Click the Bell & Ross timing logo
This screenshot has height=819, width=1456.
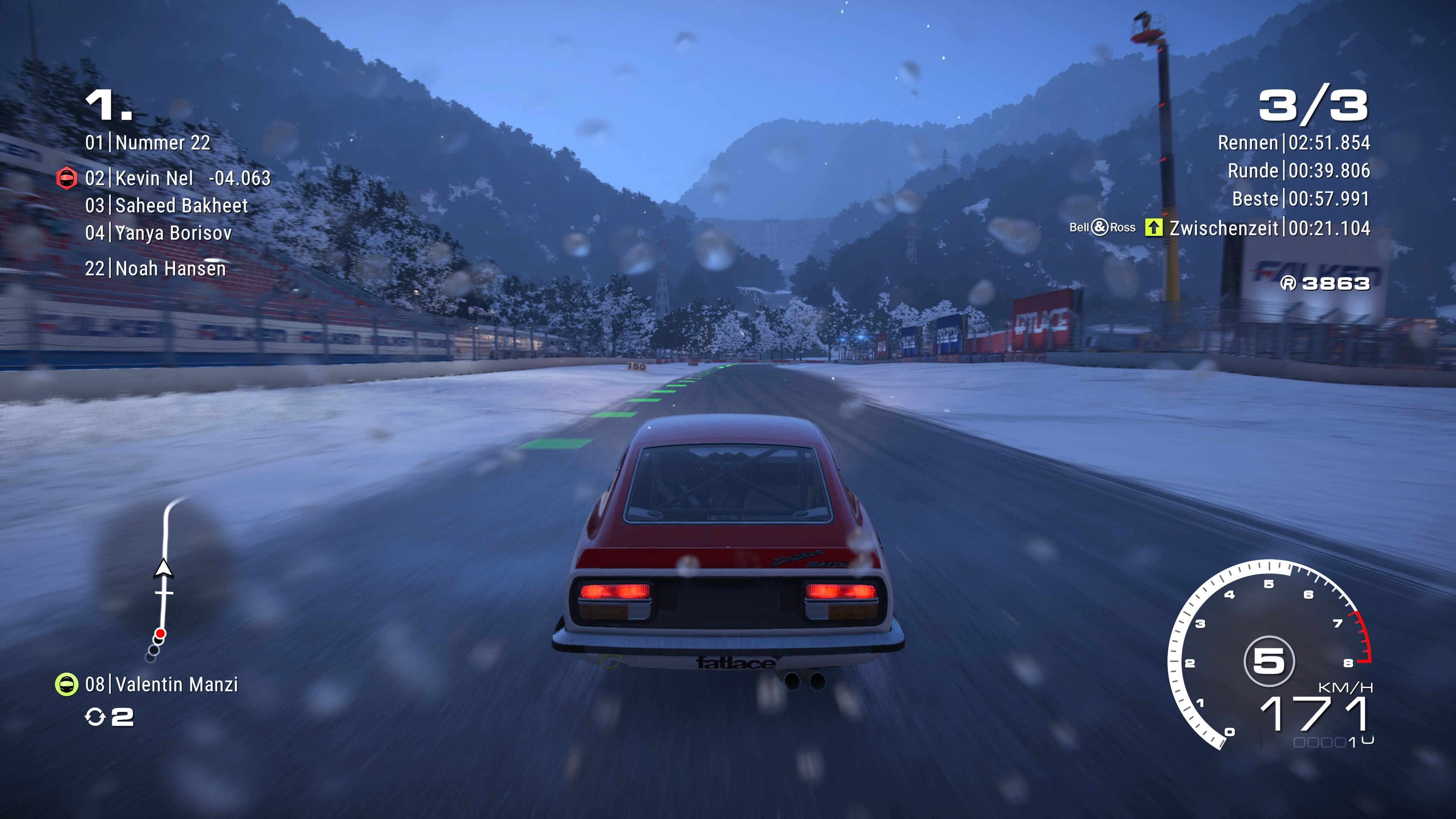click(x=1101, y=228)
